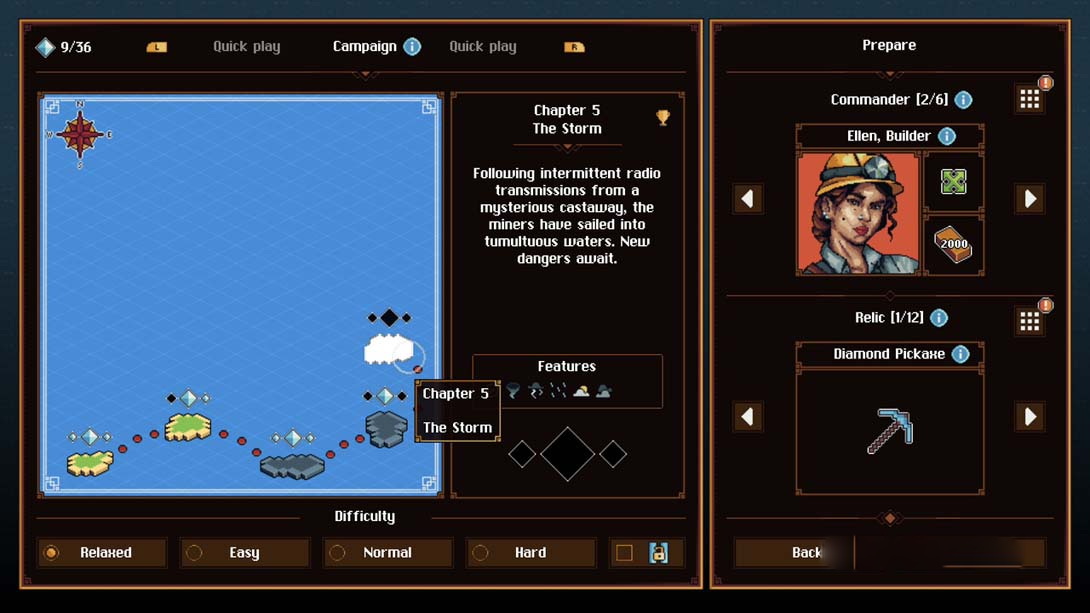Show Diamond Pickaxe info
The height and width of the screenshot is (613, 1090).
[x=961, y=354]
